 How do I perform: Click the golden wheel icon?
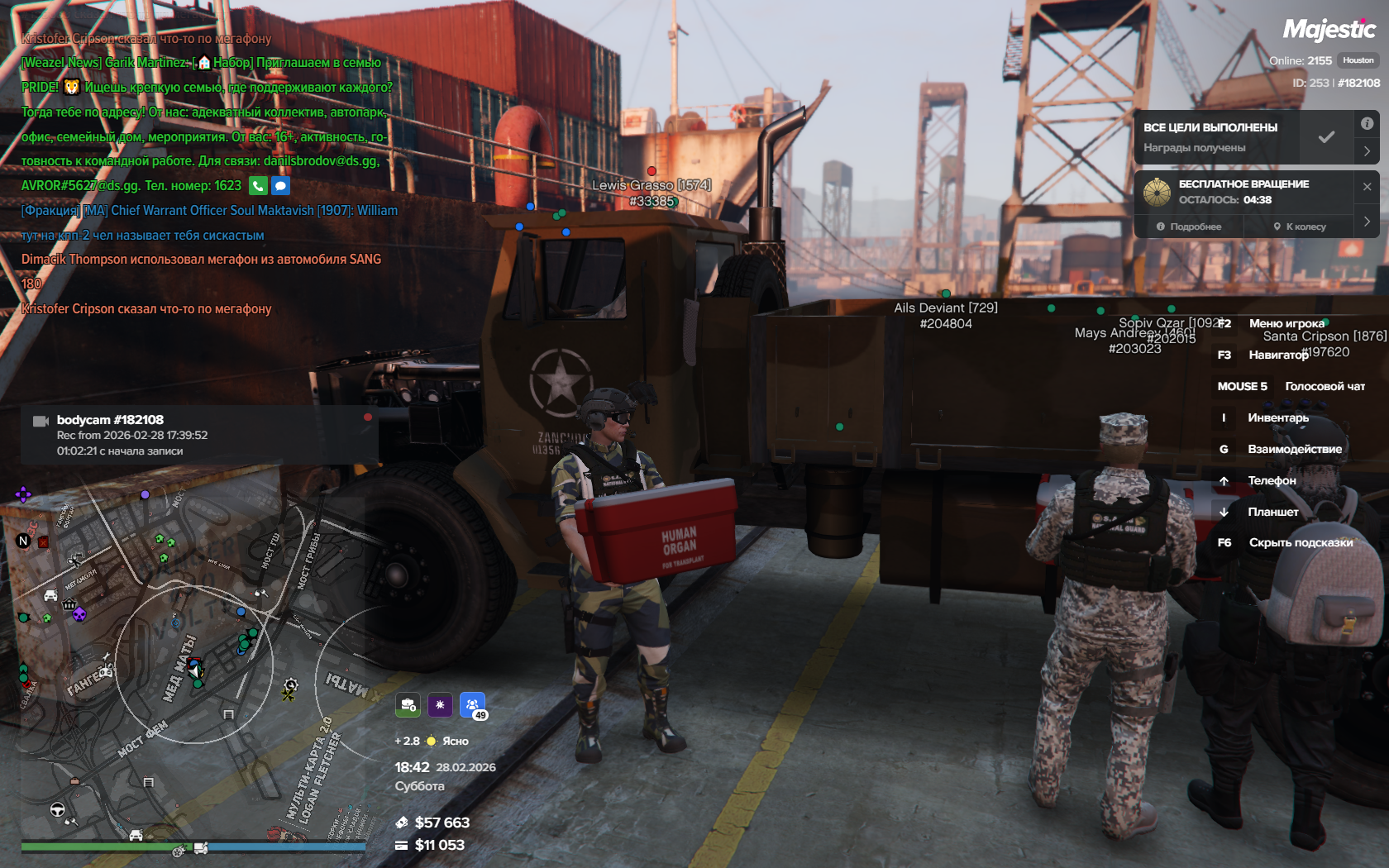point(1157,192)
